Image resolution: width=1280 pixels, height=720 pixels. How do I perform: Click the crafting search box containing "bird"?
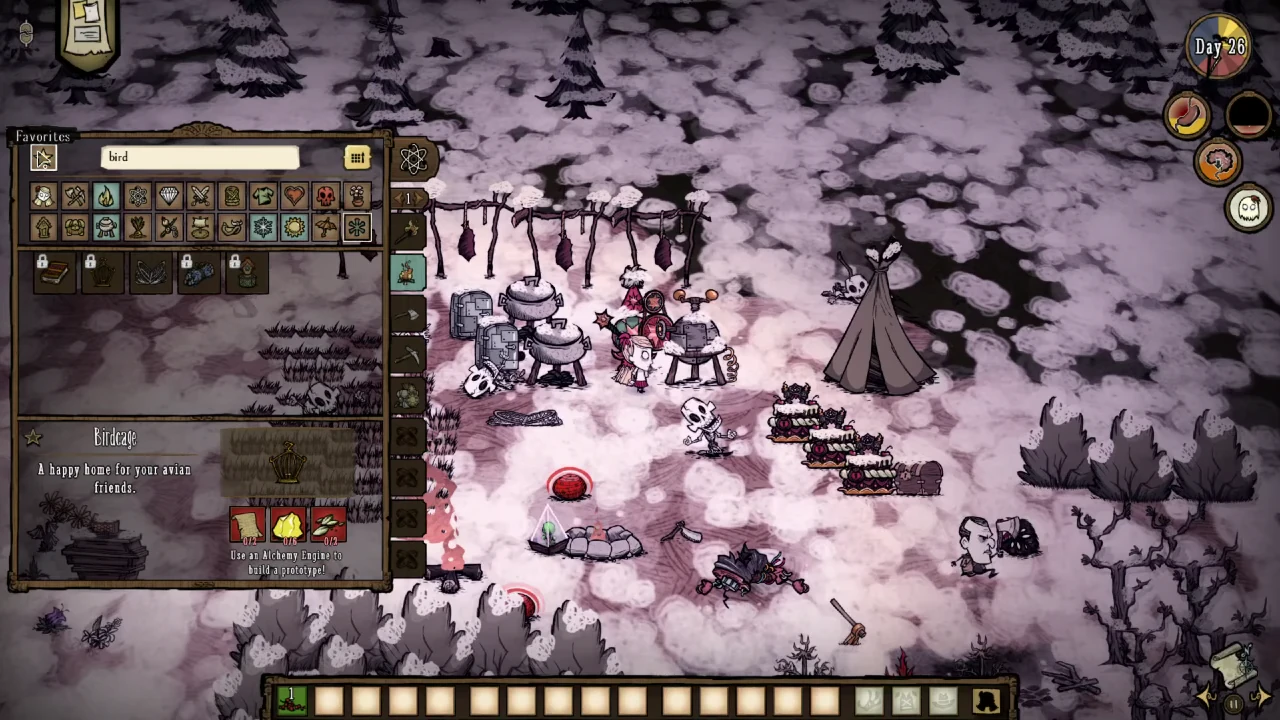[x=199, y=157]
